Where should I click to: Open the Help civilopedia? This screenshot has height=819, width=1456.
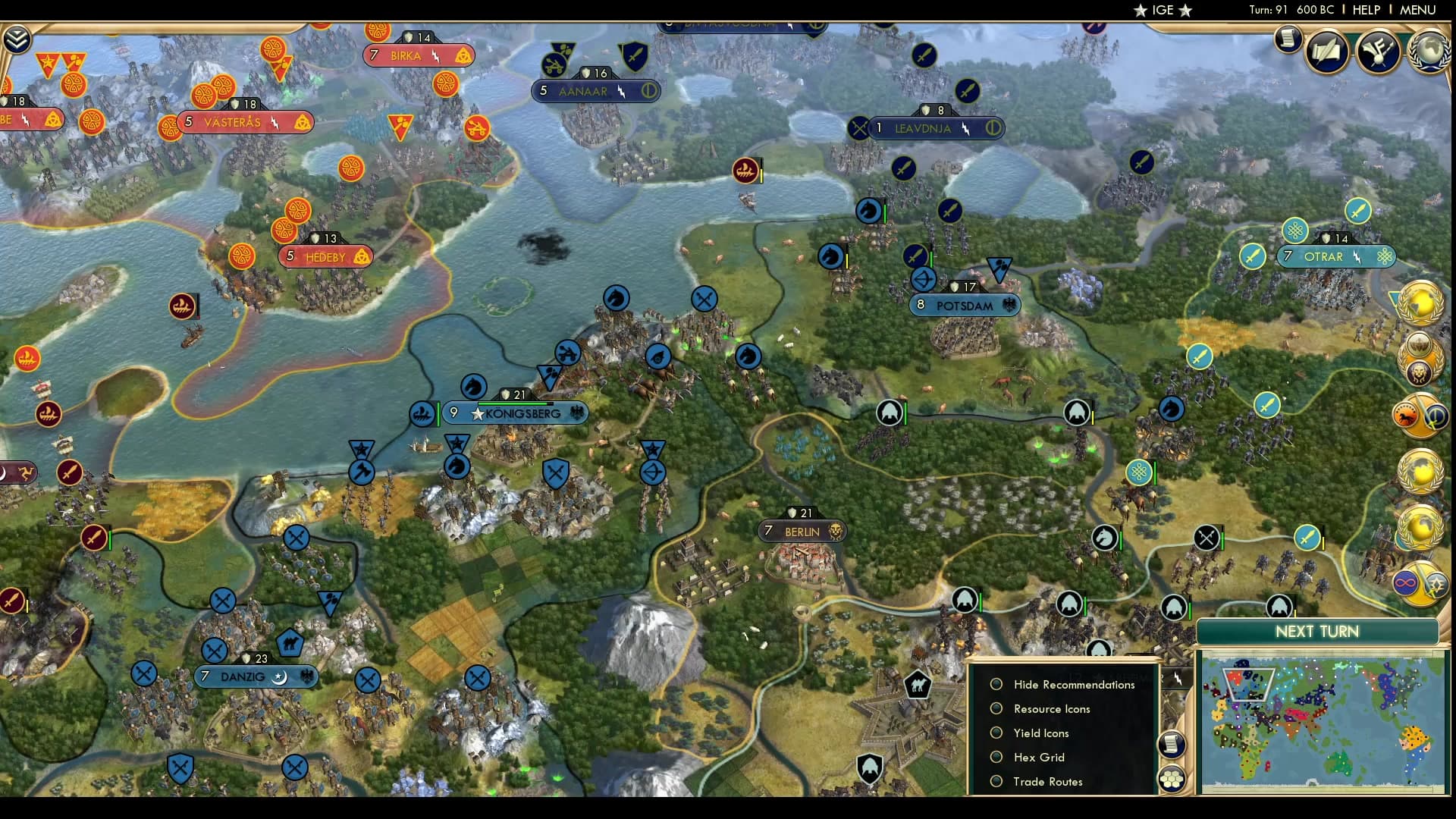pos(1366,10)
